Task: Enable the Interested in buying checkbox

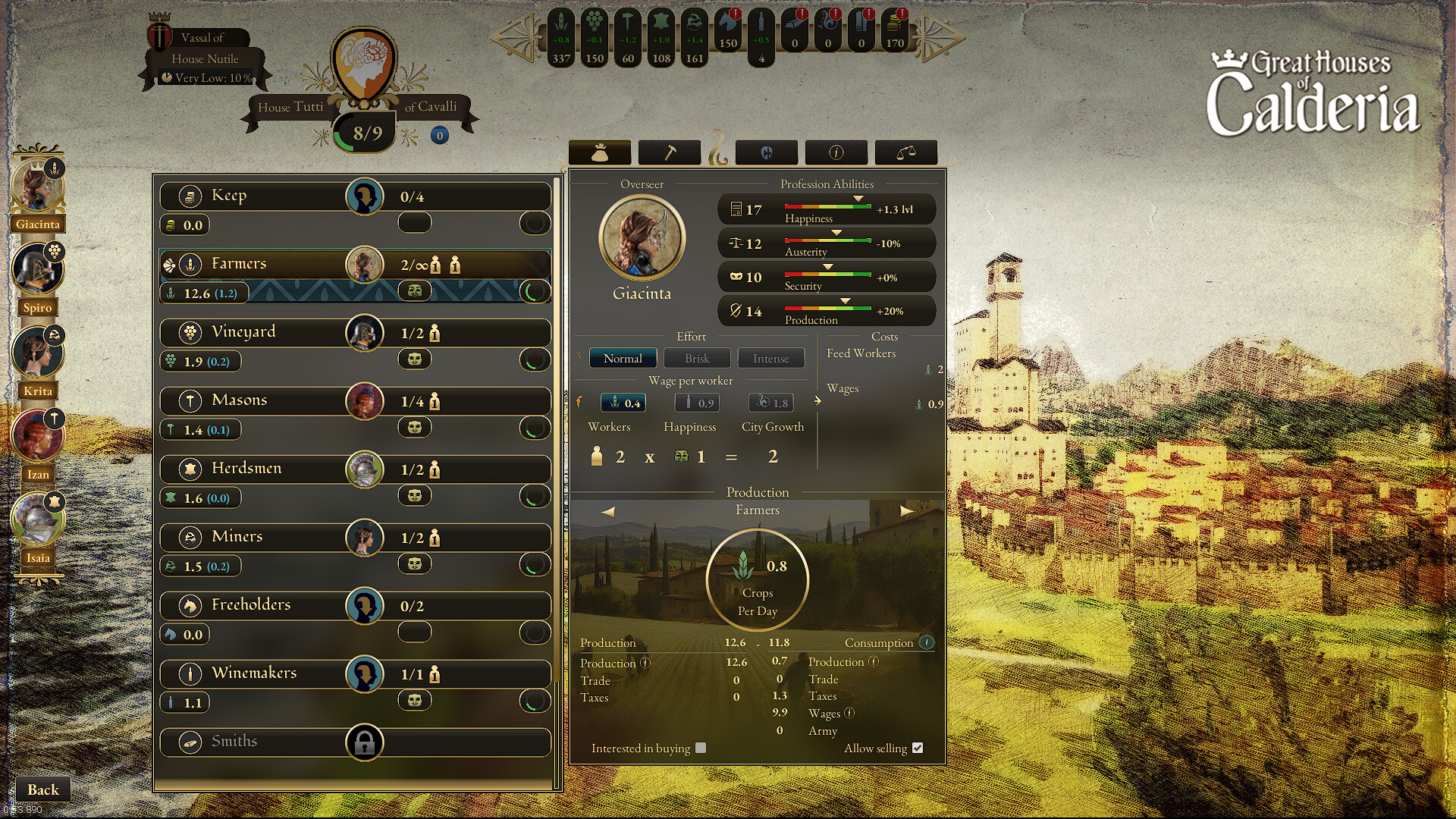Action: (x=700, y=748)
